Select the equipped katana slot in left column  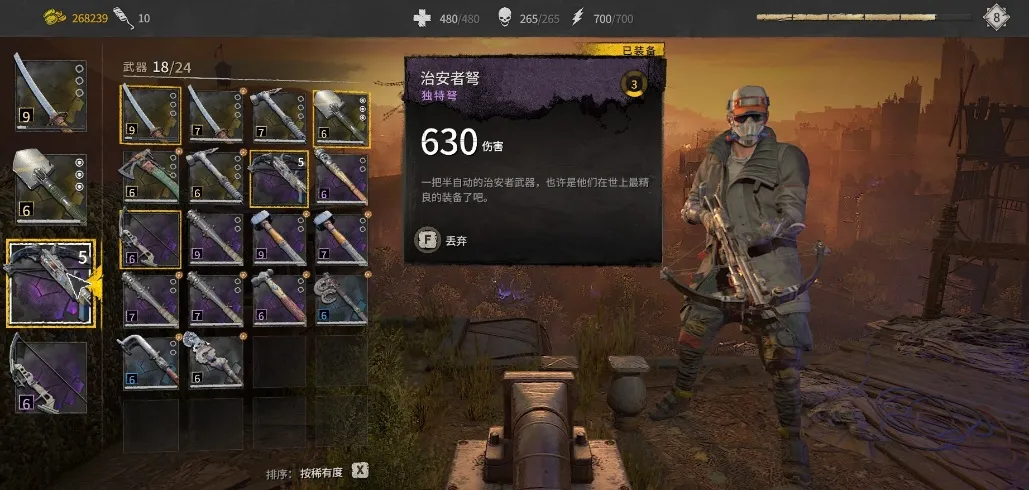pyautogui.click(x=50, y=95)
